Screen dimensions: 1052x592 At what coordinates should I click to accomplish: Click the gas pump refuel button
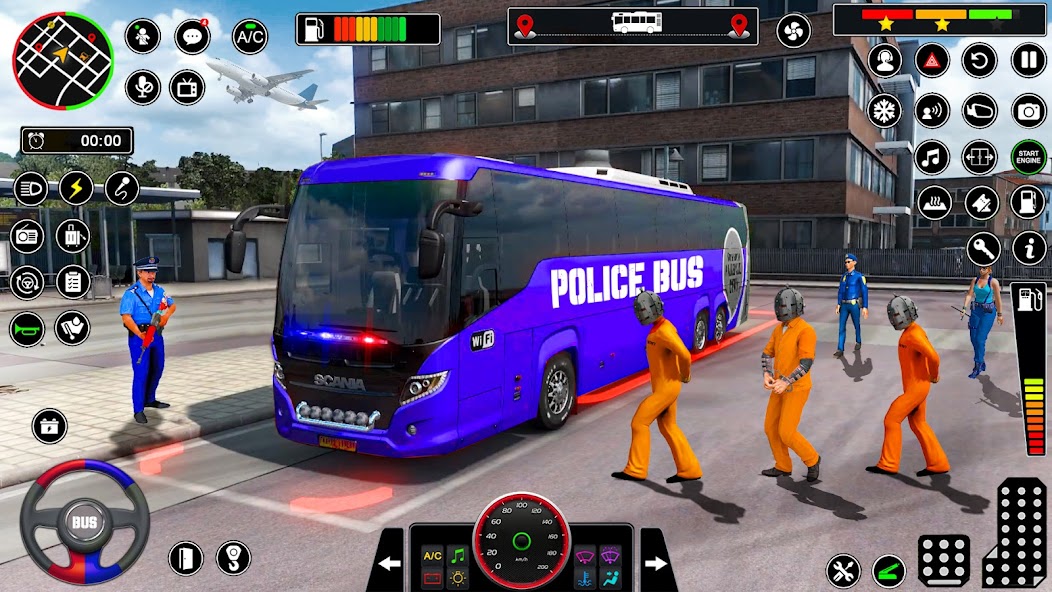pos(1028,202)
